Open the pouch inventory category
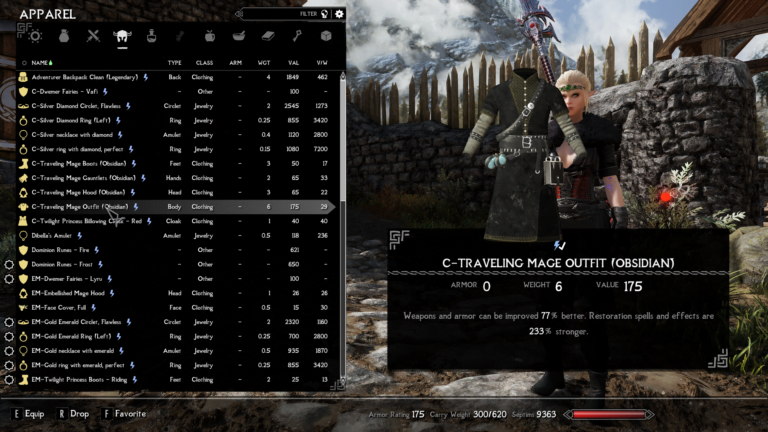Viewport: 768px width, 432px height. [x=65, y=36]
